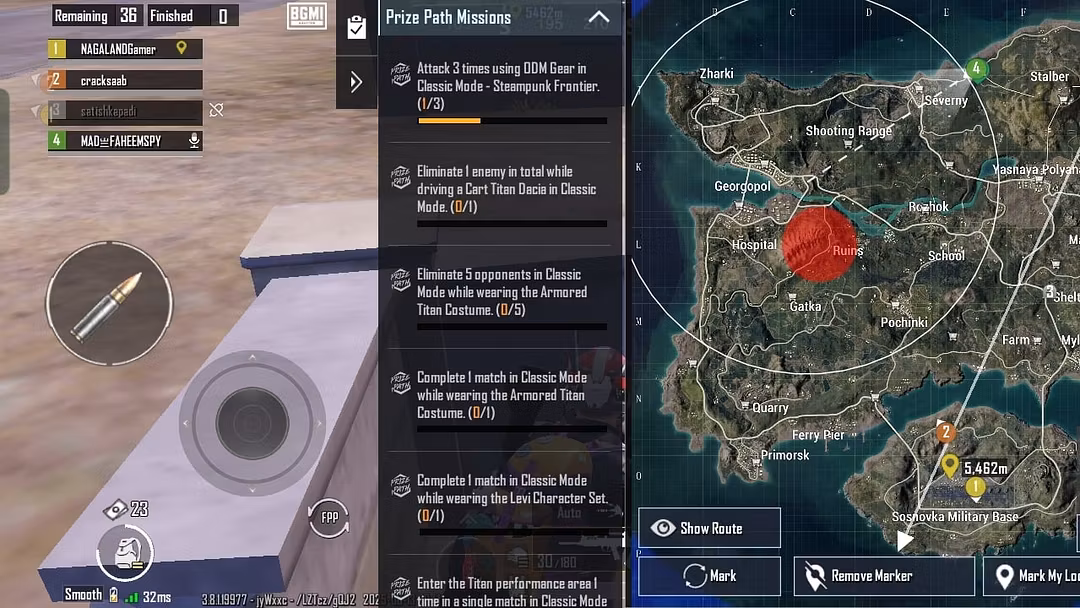1080x608 pixels.
Task: Tap the Show Route button
Action: click(x=709, y=528)
